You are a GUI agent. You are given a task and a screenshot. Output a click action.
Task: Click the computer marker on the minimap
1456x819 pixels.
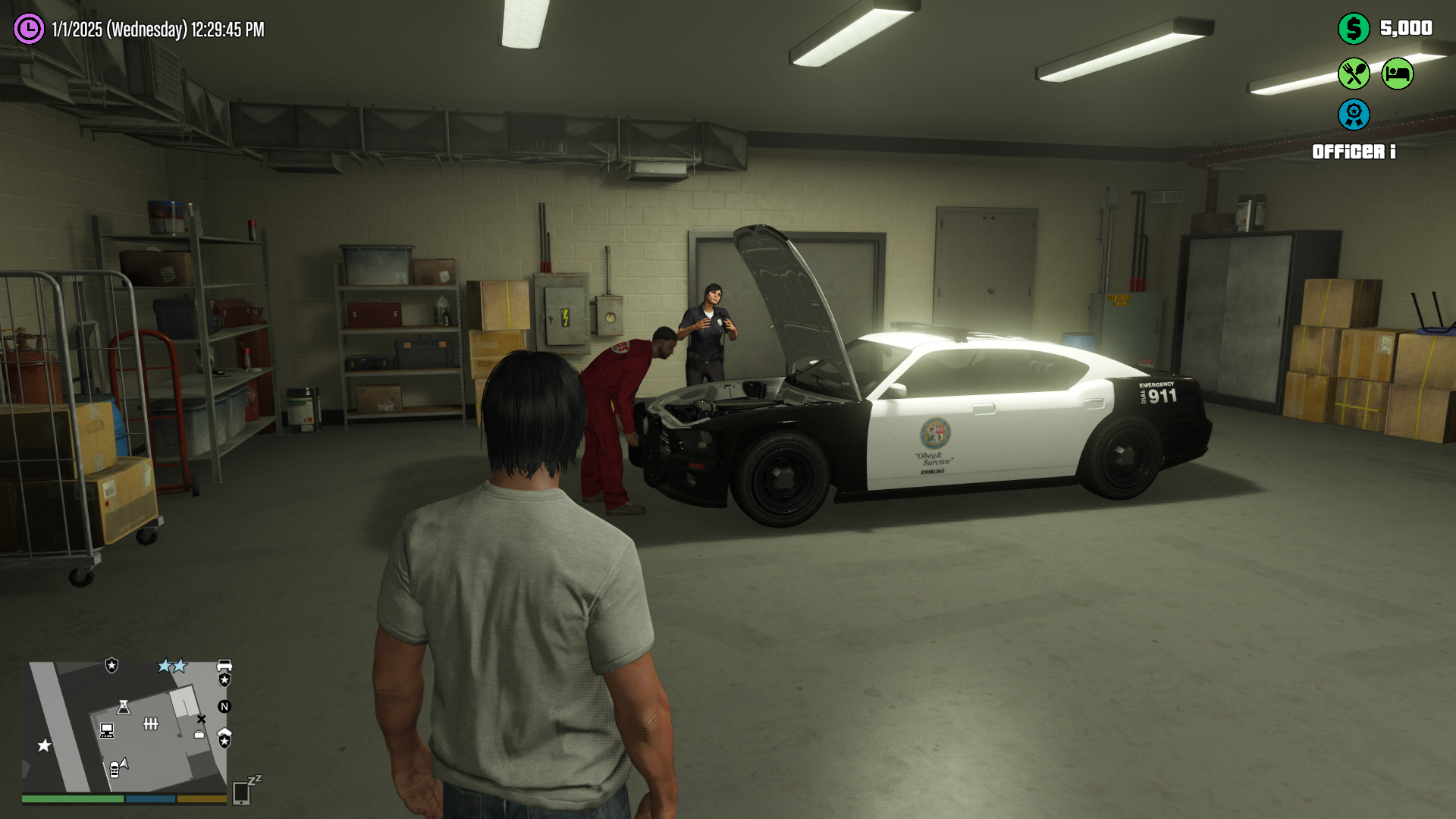click(x=107, y=730)
